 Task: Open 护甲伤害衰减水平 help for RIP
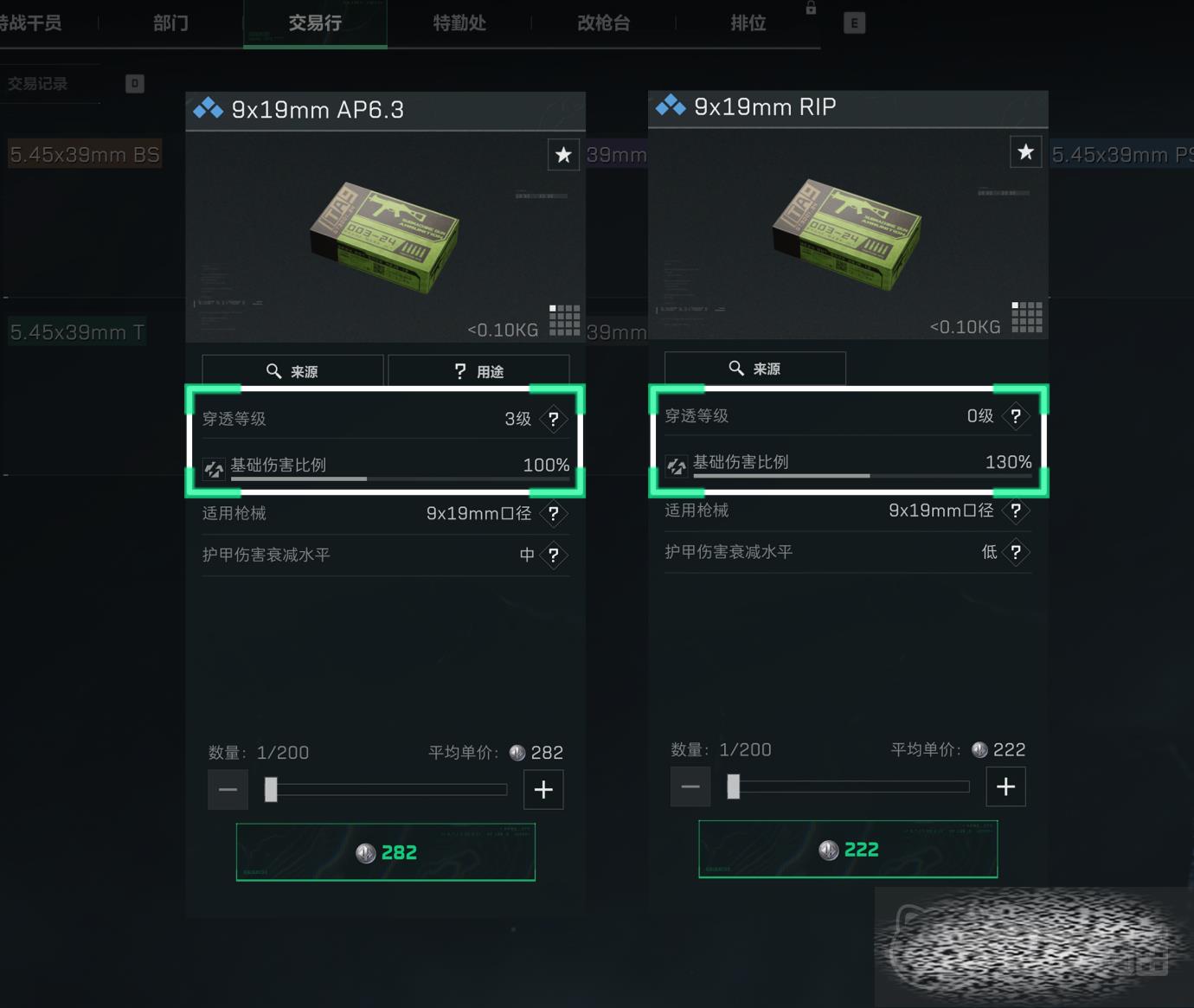tap(1016, 552)
